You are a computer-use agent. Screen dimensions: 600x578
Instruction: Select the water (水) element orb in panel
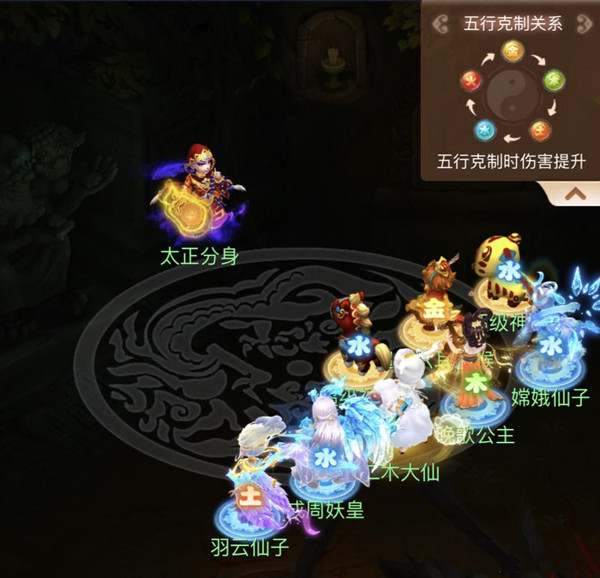pyautogui.click(x=483, y=128)
